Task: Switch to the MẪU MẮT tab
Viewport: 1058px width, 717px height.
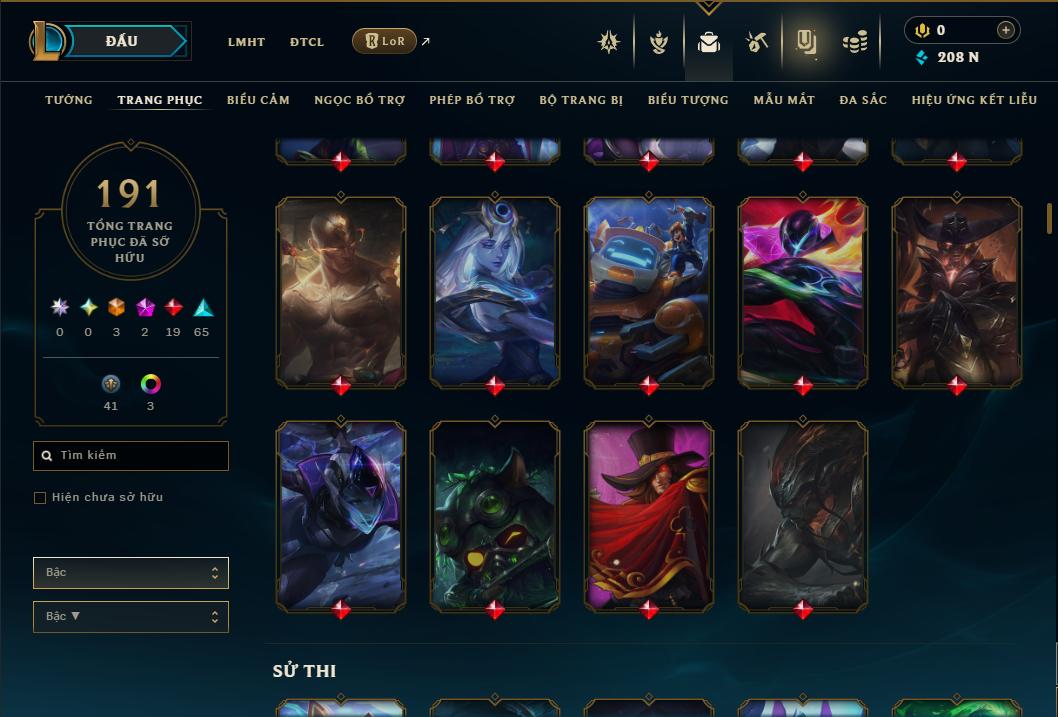Action: click(x=784, y=100)
